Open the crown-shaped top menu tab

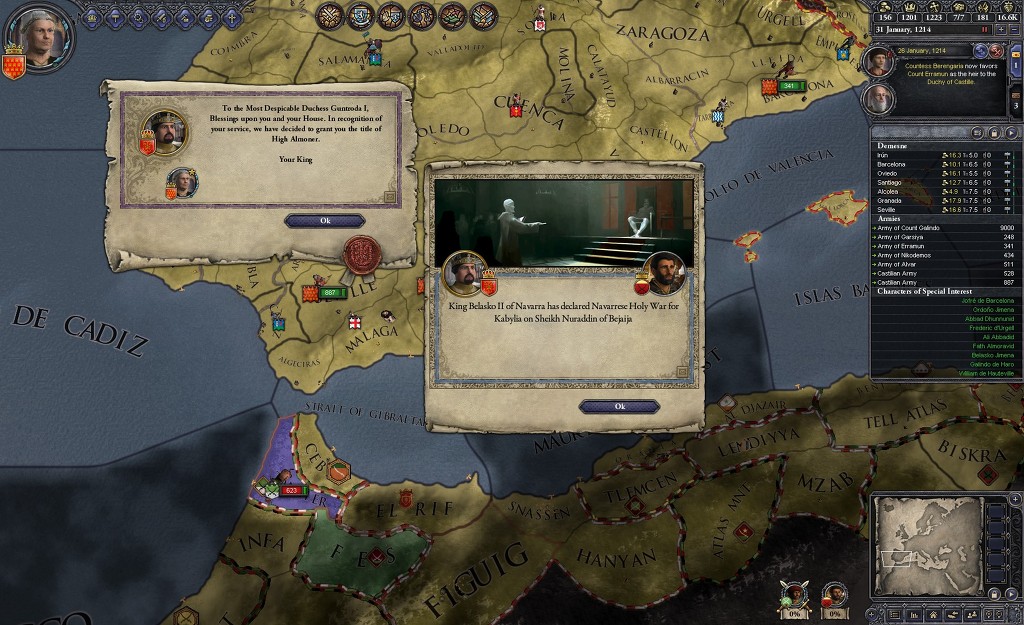(93, 16)
